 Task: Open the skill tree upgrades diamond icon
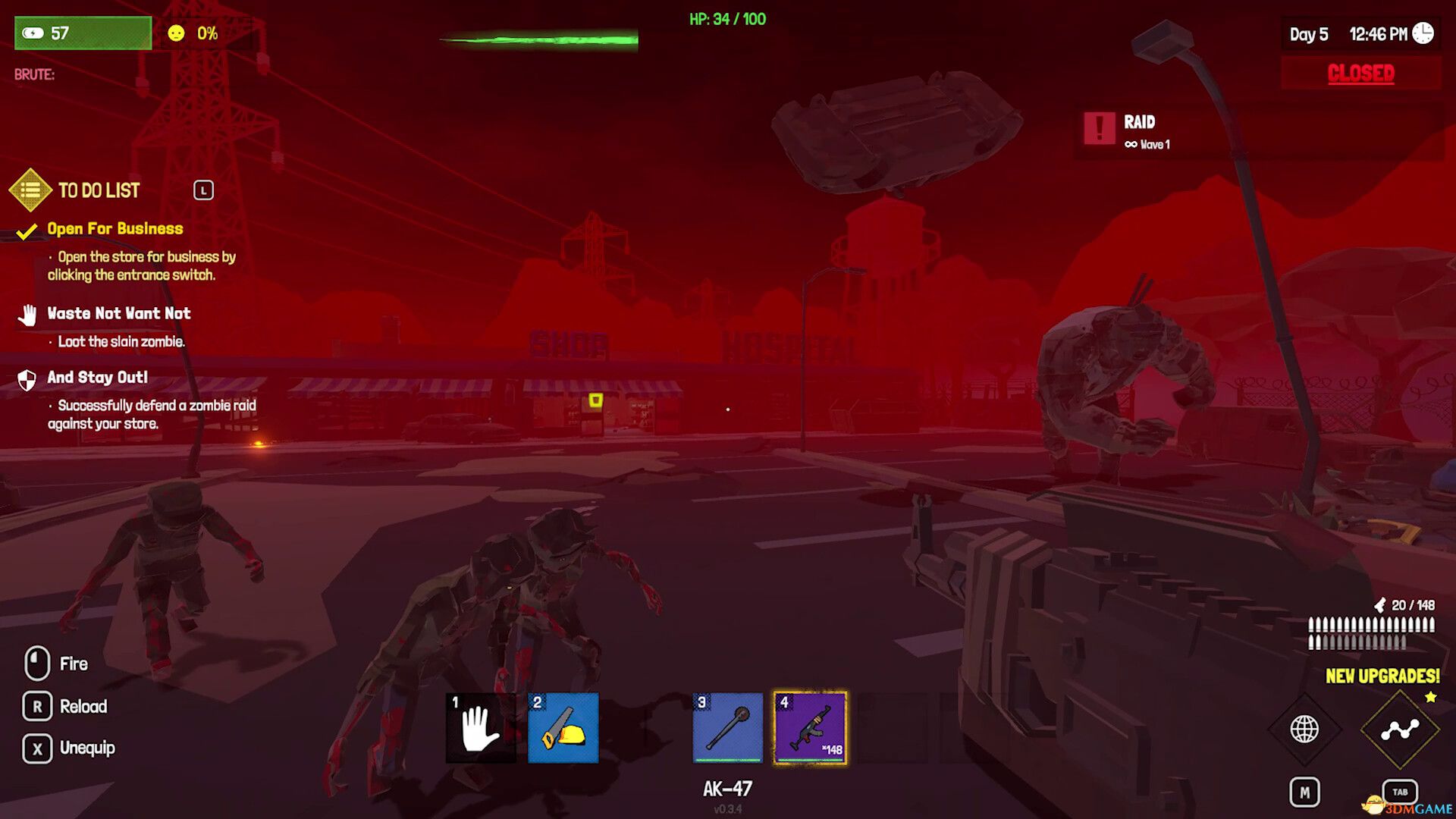coord(1399,730)
